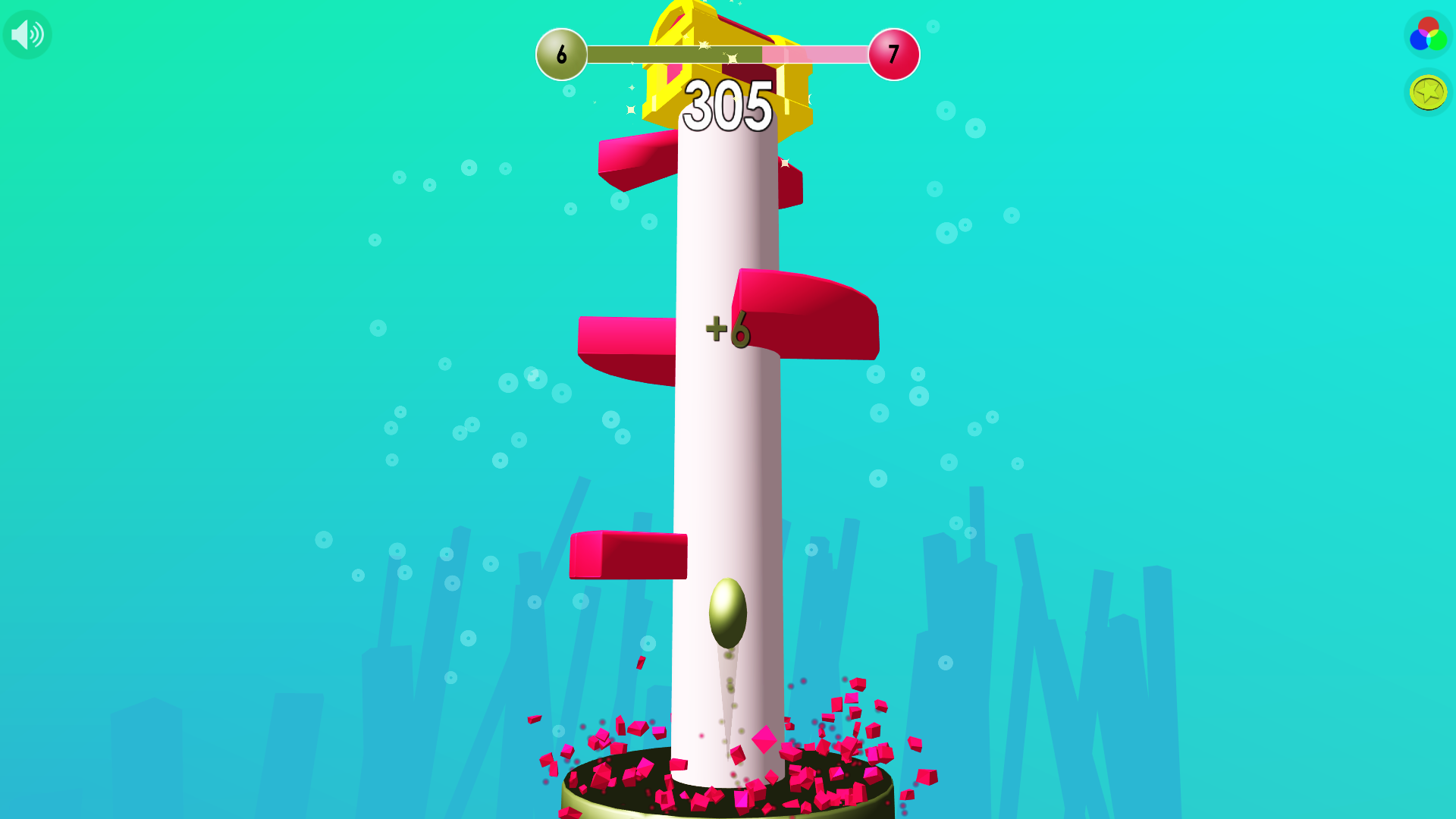The image size is (1456, 819).
Task: Select the next level 7 indicator
Action: (893, 55)
